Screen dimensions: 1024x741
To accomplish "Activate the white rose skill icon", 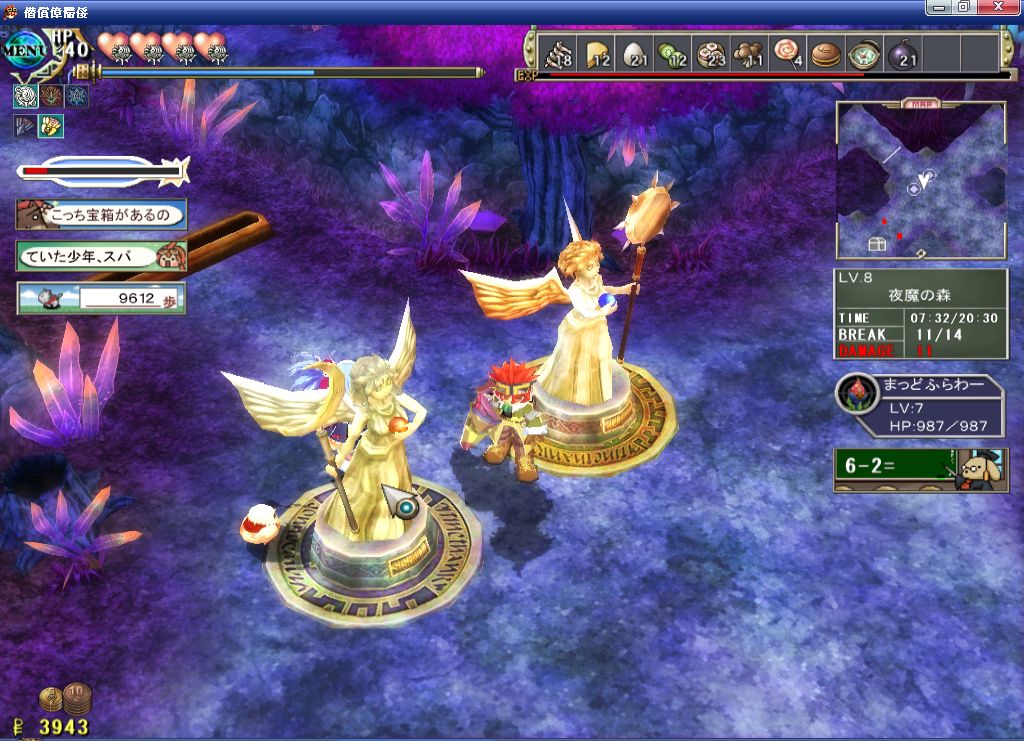I will point(26,96).
